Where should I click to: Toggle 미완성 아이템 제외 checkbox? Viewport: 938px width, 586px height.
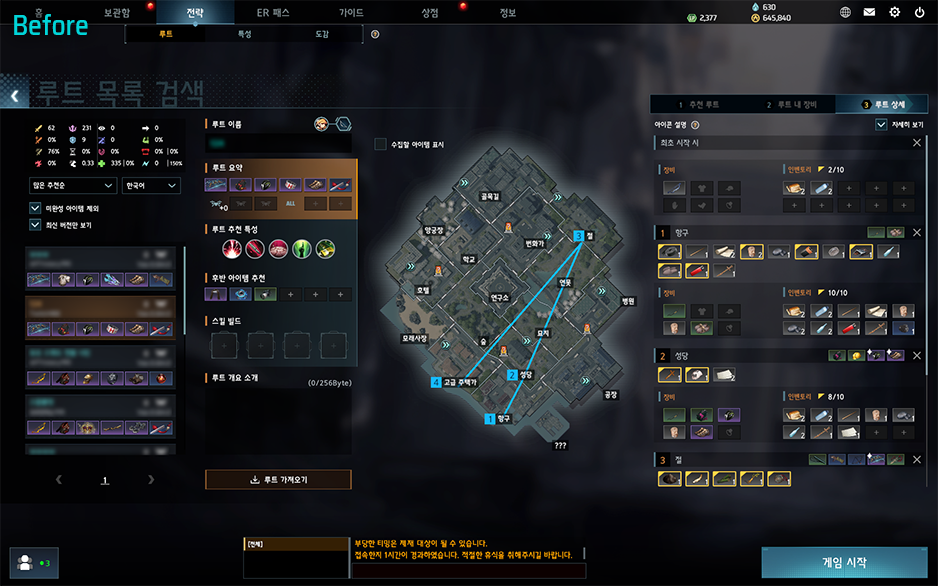[36, 208]
